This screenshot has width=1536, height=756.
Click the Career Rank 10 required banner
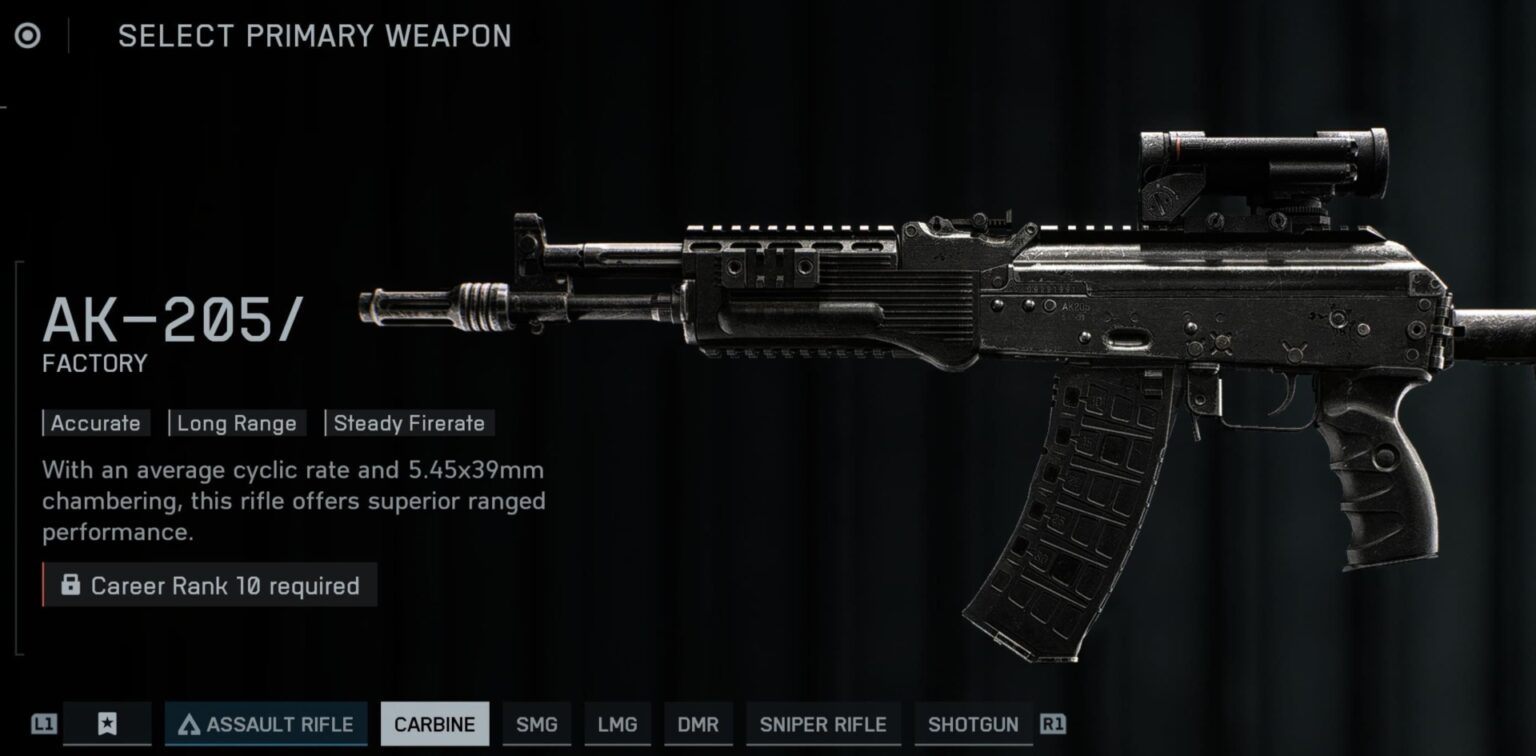212,586
